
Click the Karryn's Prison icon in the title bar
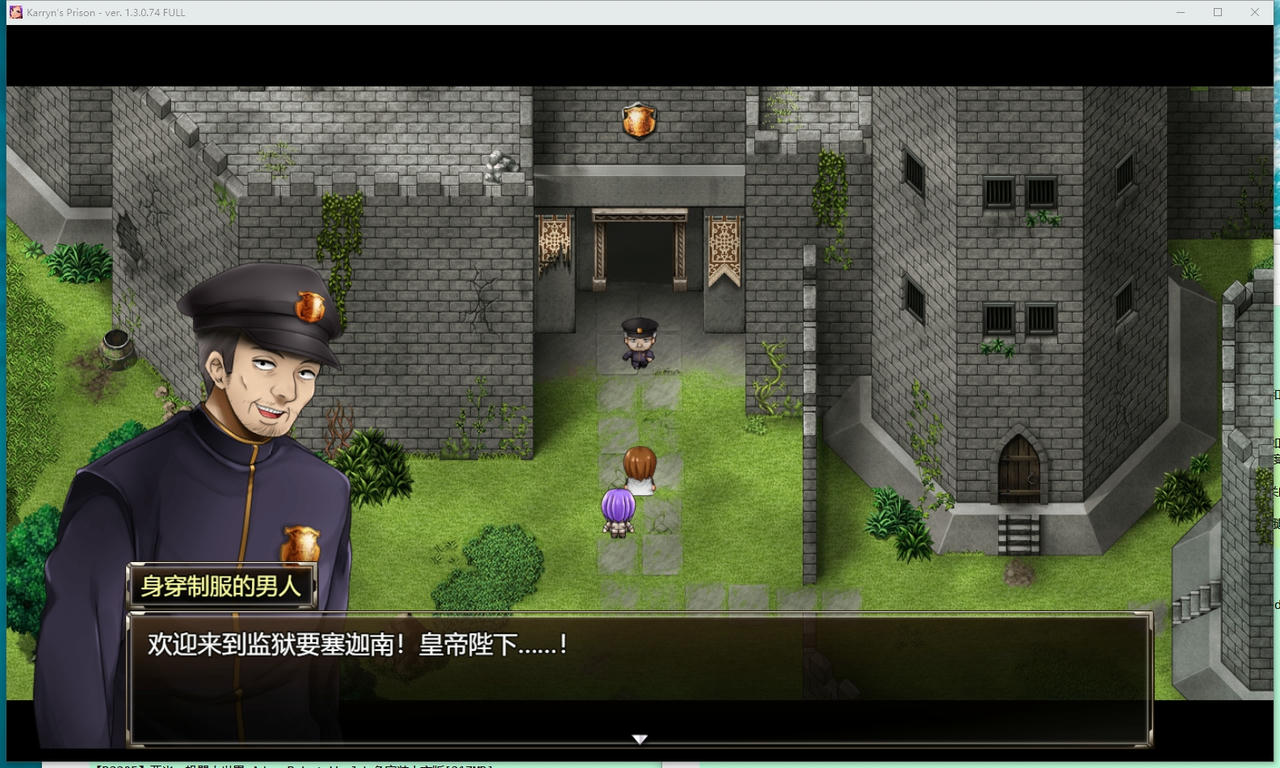14,12
